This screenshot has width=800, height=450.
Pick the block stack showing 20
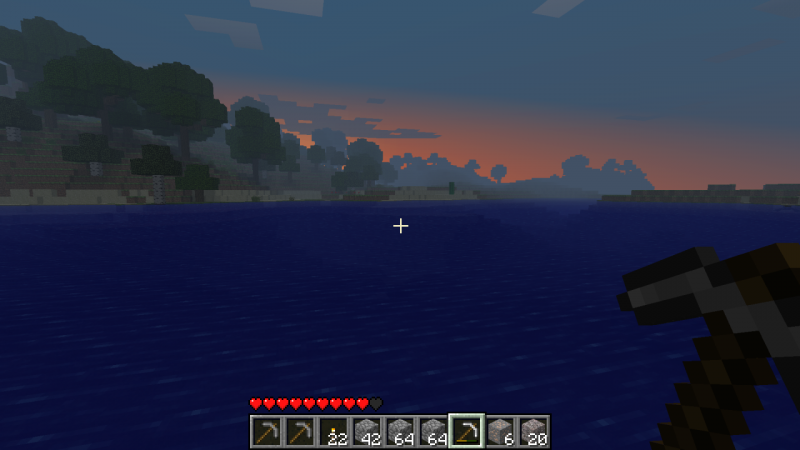point(533,431)
